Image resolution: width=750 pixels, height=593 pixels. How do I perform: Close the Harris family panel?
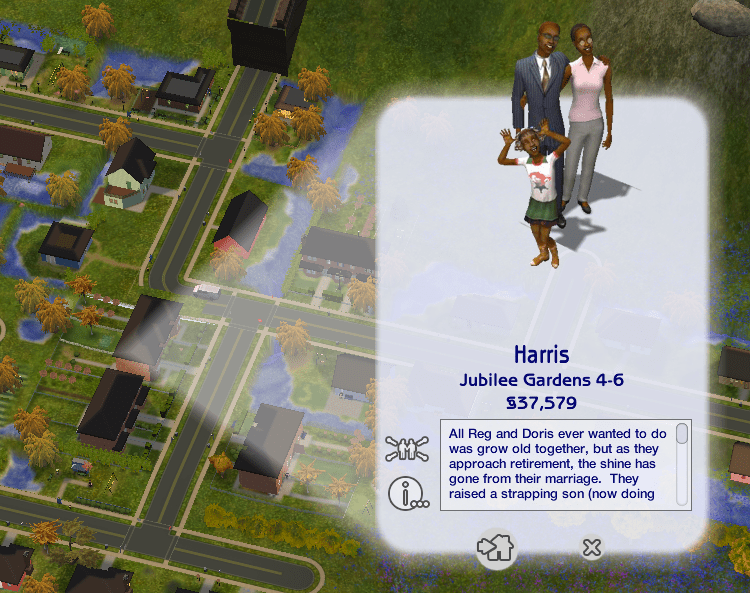(x=592, y=547)
